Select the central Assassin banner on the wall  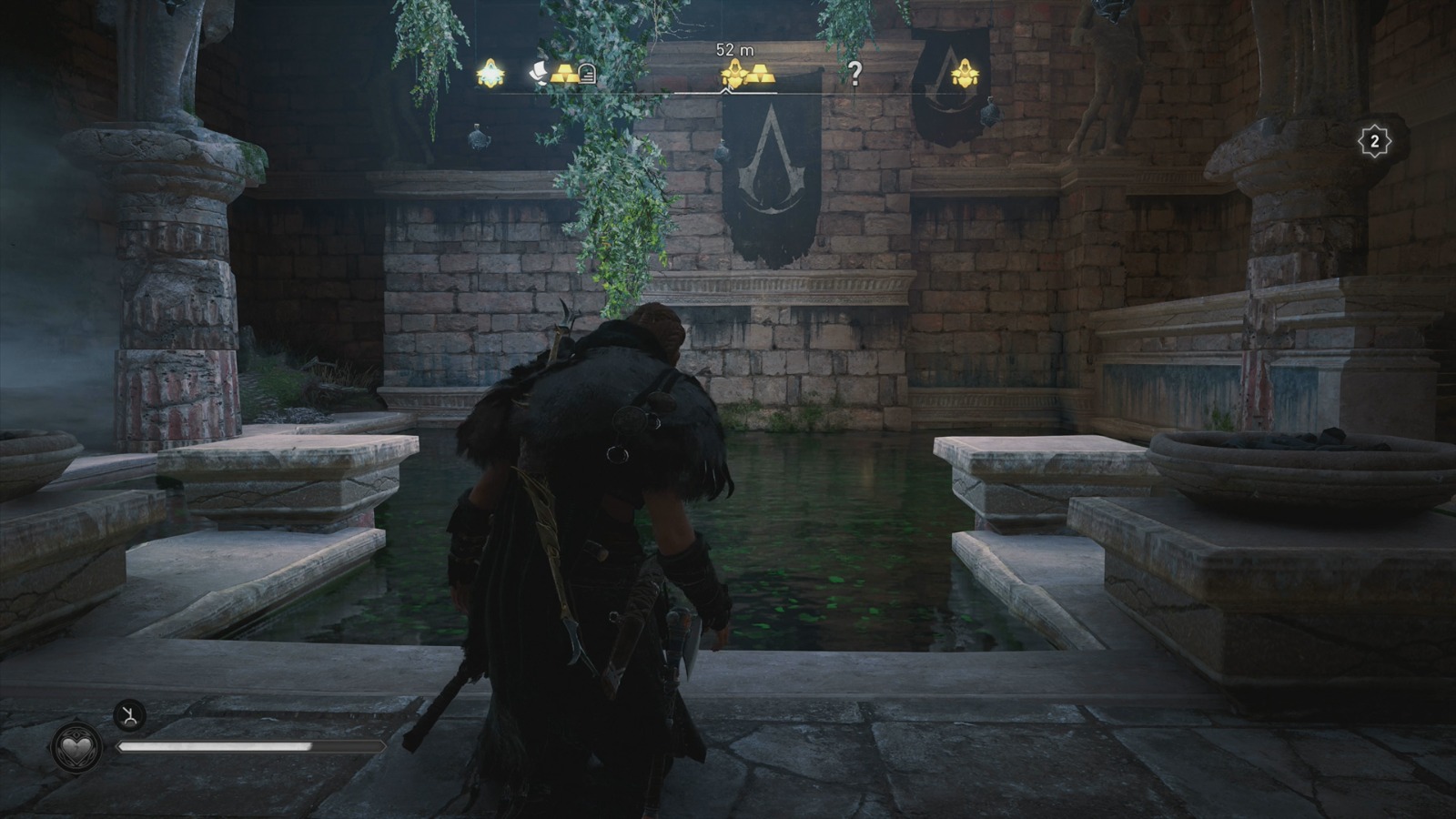[x=773, y=182]
